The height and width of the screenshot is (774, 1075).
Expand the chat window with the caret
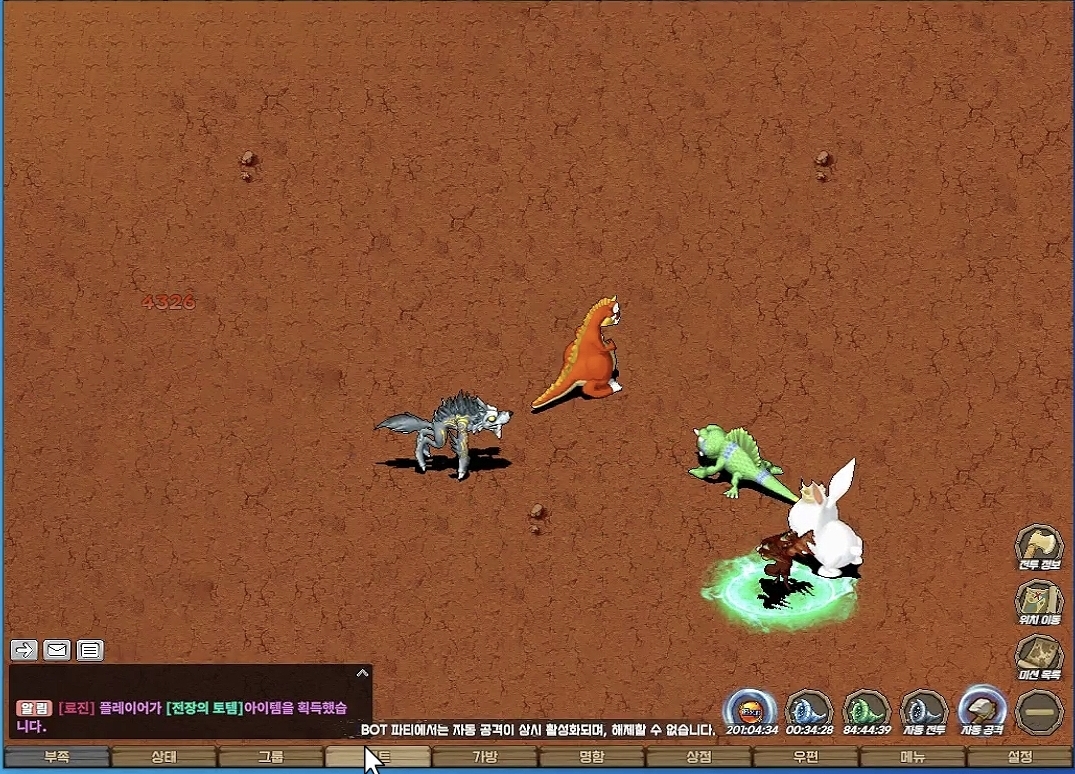(362, 674)
